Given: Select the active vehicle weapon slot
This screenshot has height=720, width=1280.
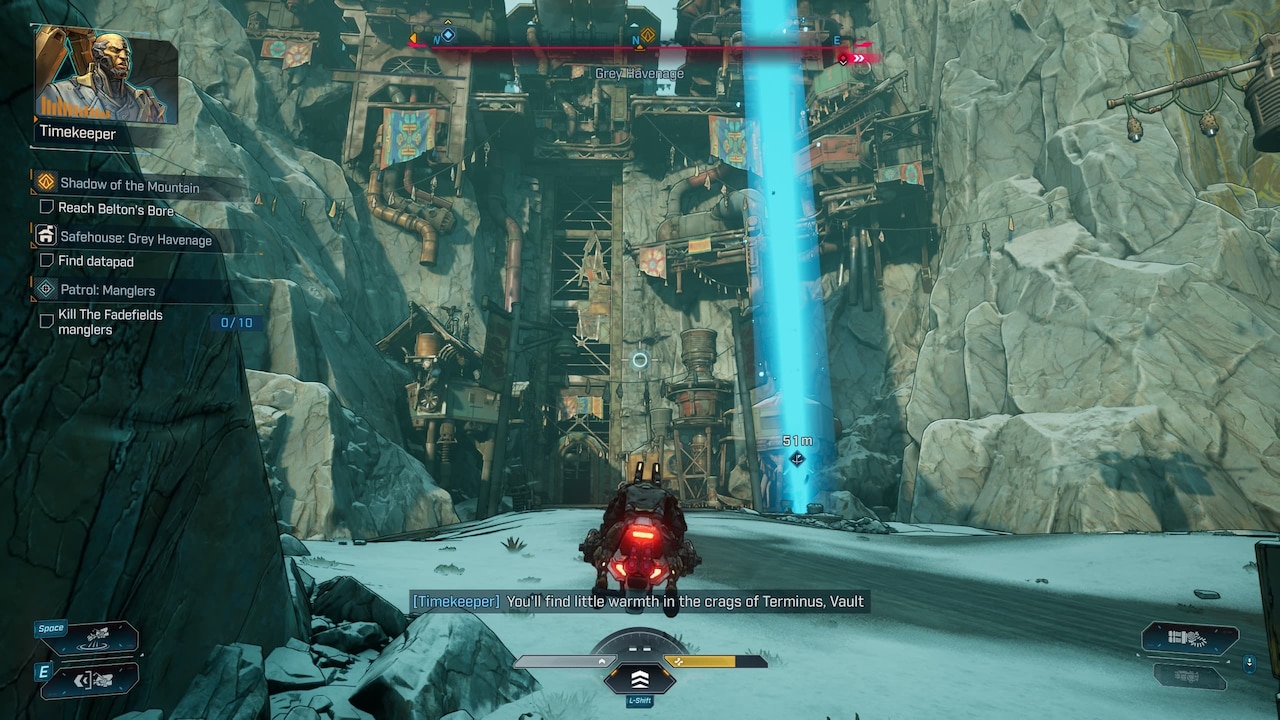Looking at the screenshot, I should click(x=1190, y=638).
